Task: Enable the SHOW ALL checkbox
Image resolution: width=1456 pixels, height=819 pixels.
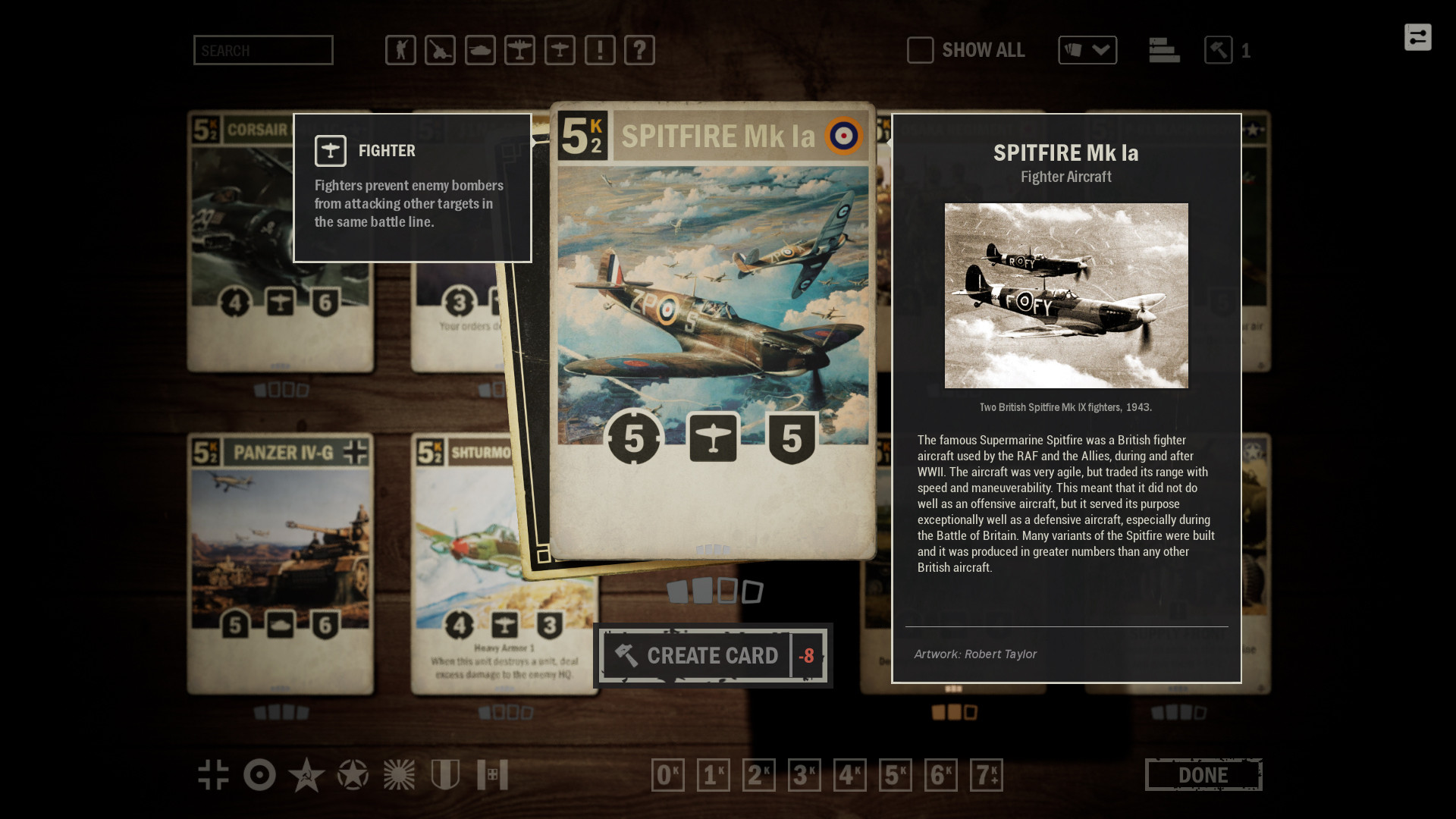Action: pos(920,50)
